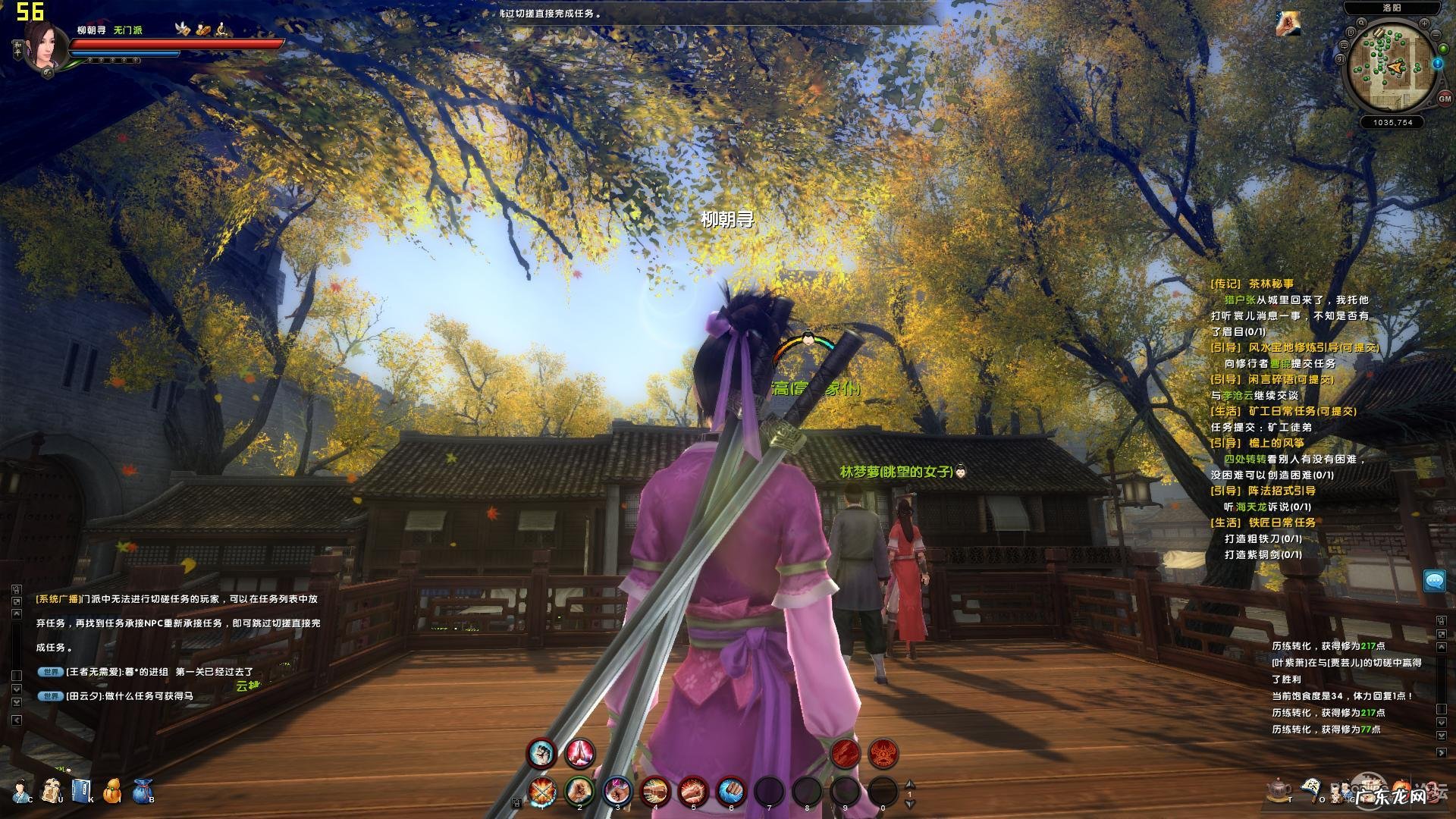1456x819 pixels.
Task: Open the character sheet figure icon
Action: click(22, 789)
